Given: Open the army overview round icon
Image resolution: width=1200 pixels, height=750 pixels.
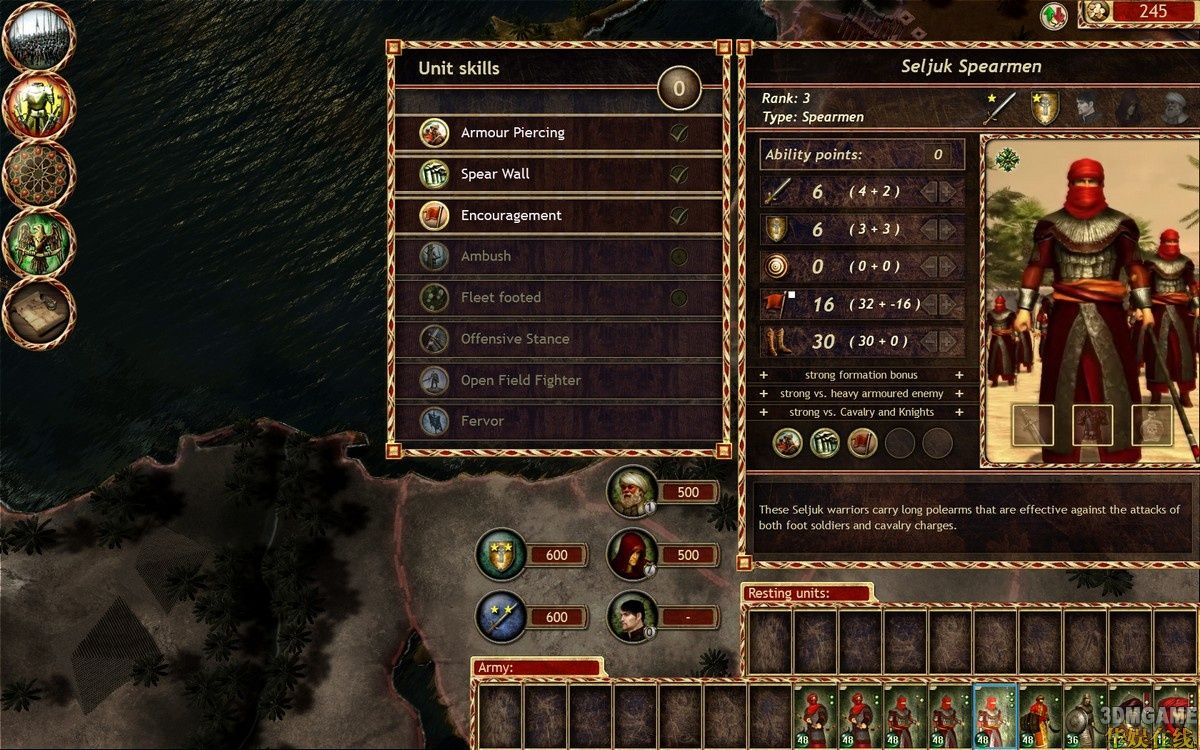Looking at the screenshot, I should click(x=40, y=37).
